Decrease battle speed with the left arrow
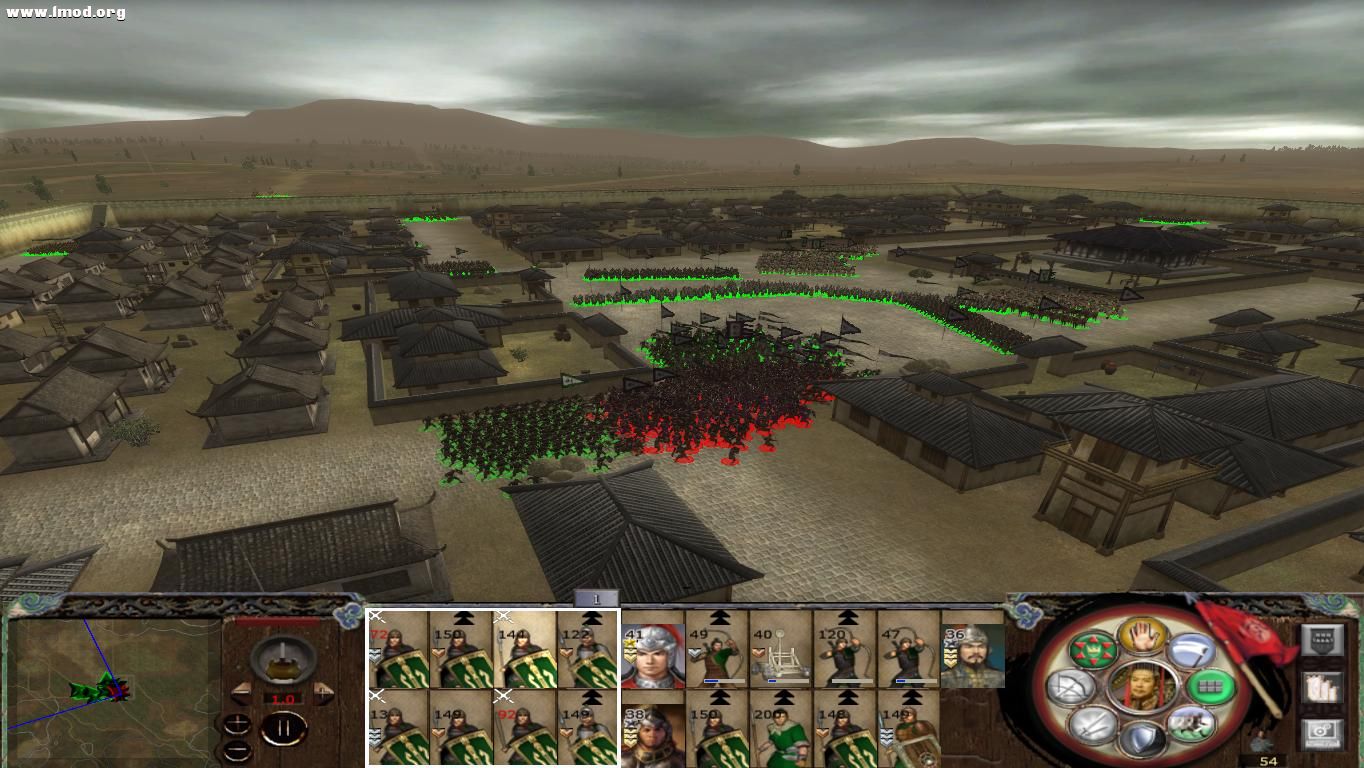Viewport: 1364px width, 768px height. coord(242,692)
